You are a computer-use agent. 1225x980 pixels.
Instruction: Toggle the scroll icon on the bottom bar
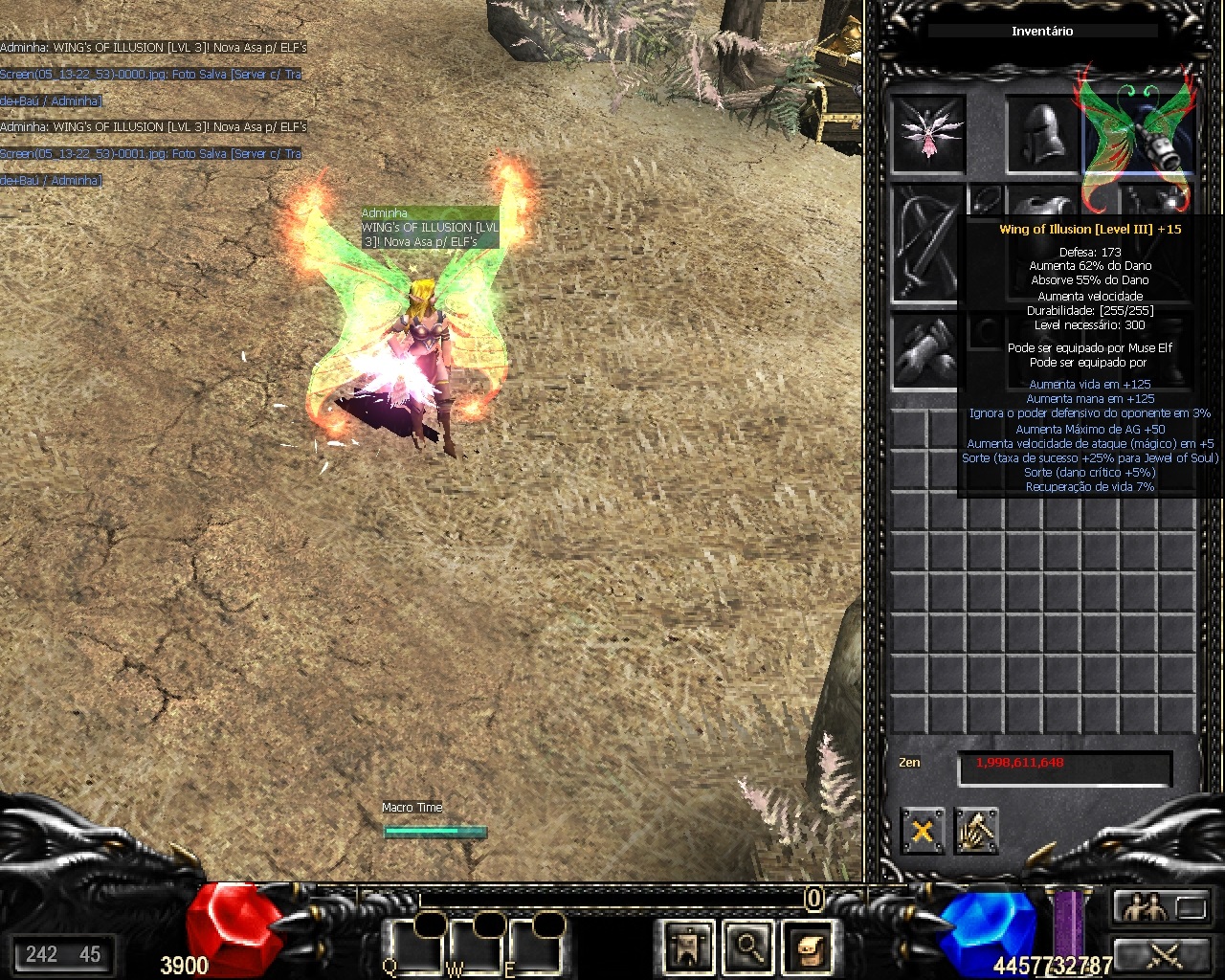[809, 947]
